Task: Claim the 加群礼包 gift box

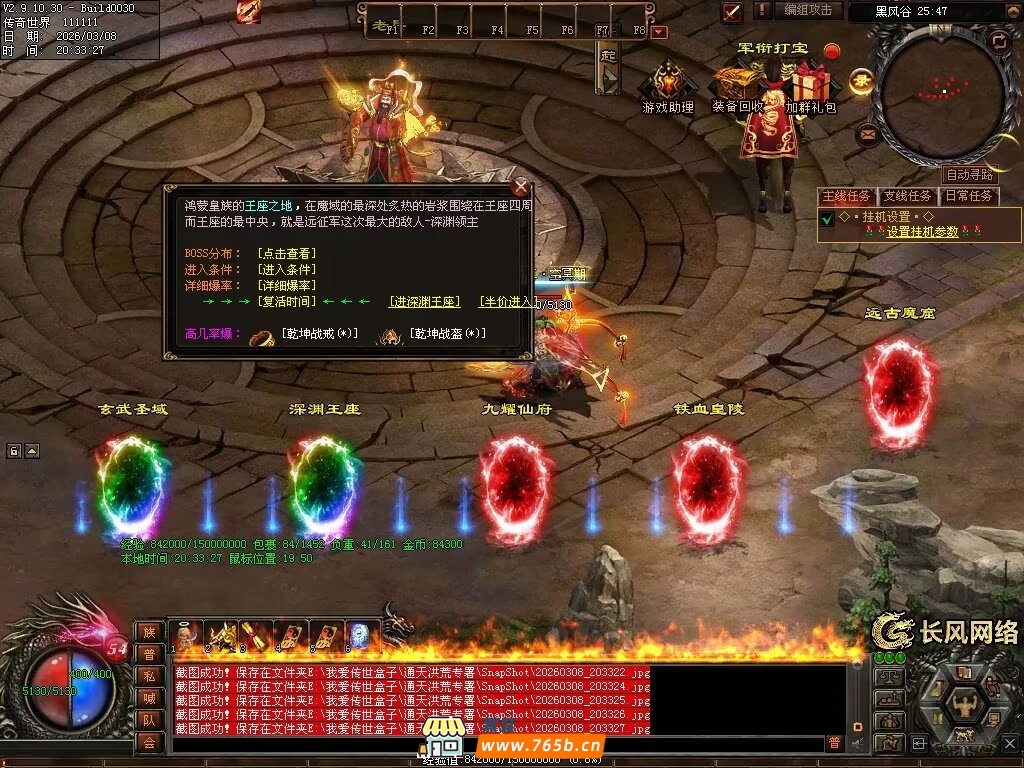Action: pos(810,88)
